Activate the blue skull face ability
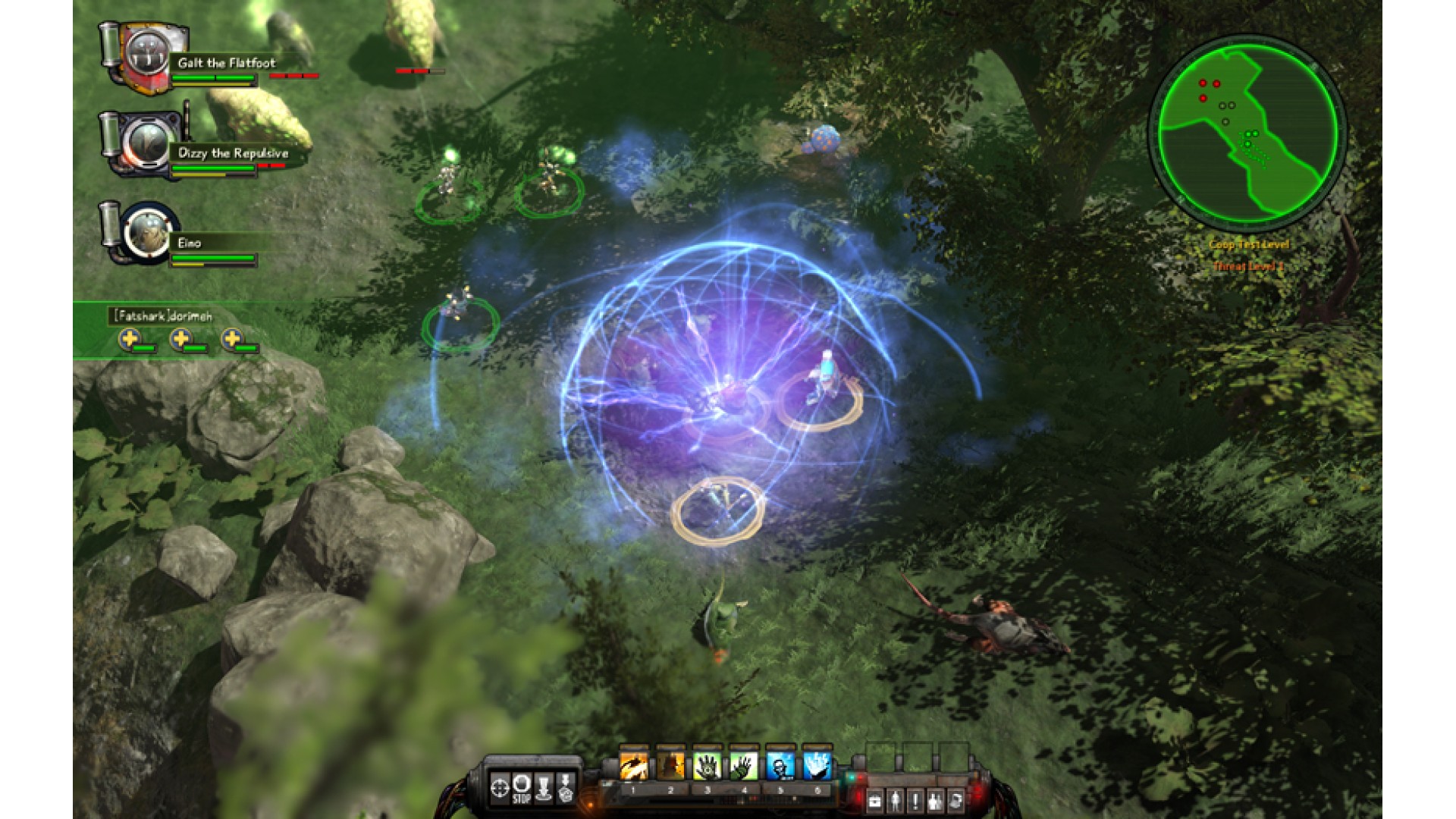This screenshot has width=1456, height=819. pyautogui.click(x=780, y=766)
